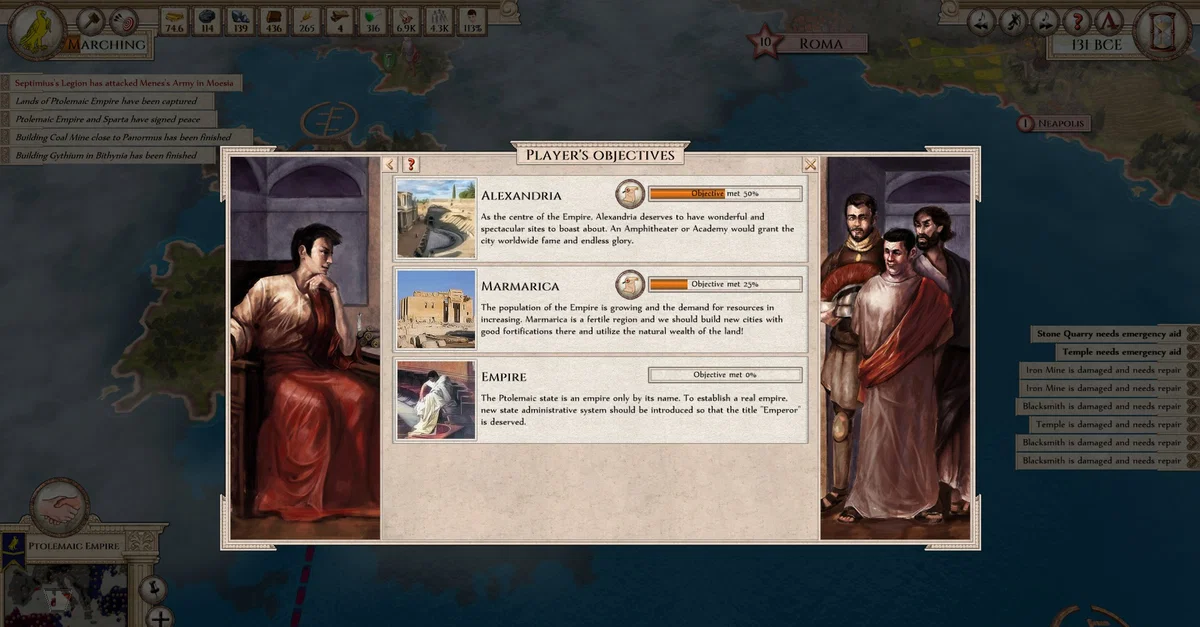Open the Empire objective image
This screenshot has width=1200, height=627.
[x=436, y=400]
